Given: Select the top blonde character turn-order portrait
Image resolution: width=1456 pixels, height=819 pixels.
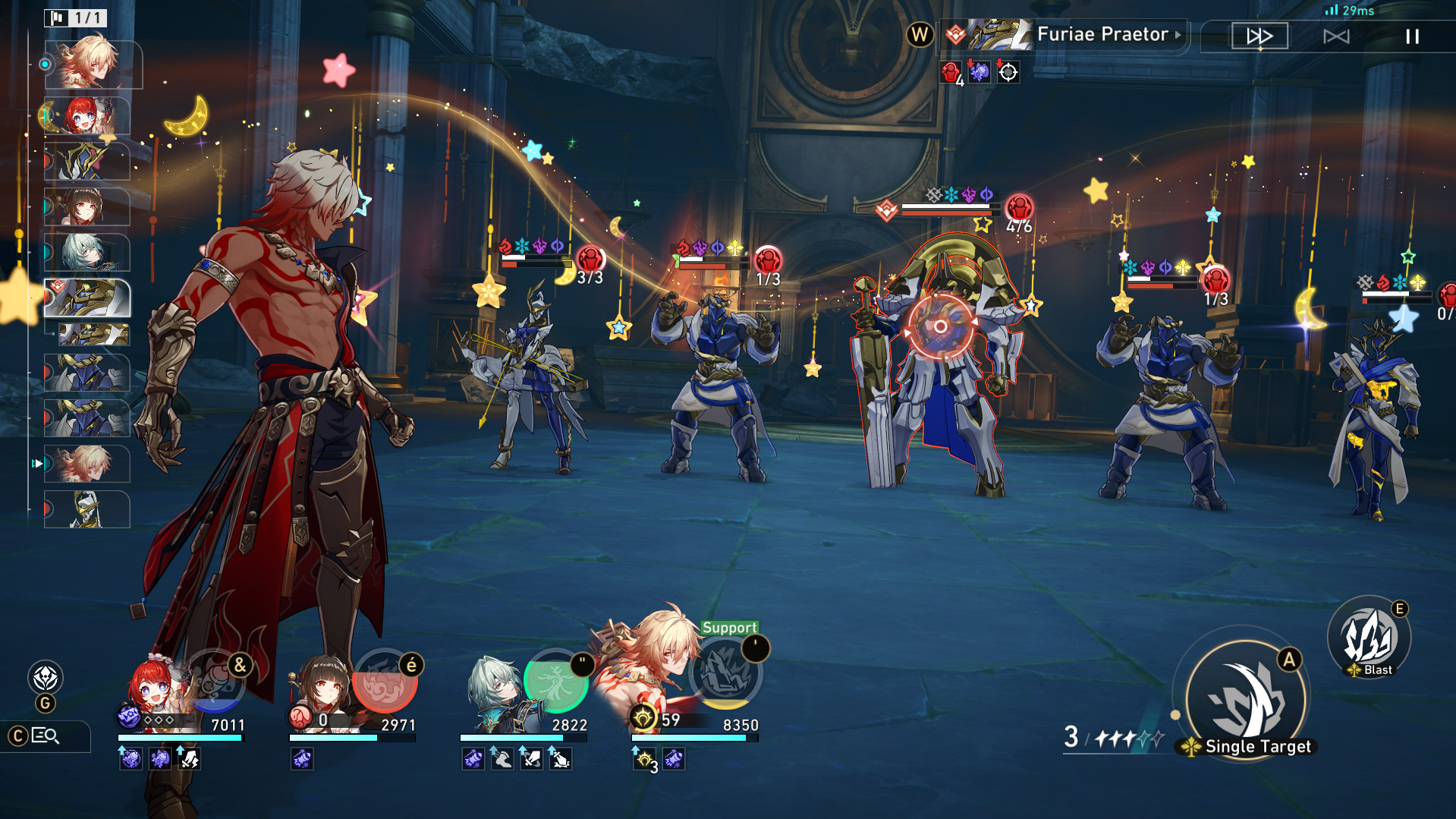Looking at the screenshot, I should click(91, 64).
